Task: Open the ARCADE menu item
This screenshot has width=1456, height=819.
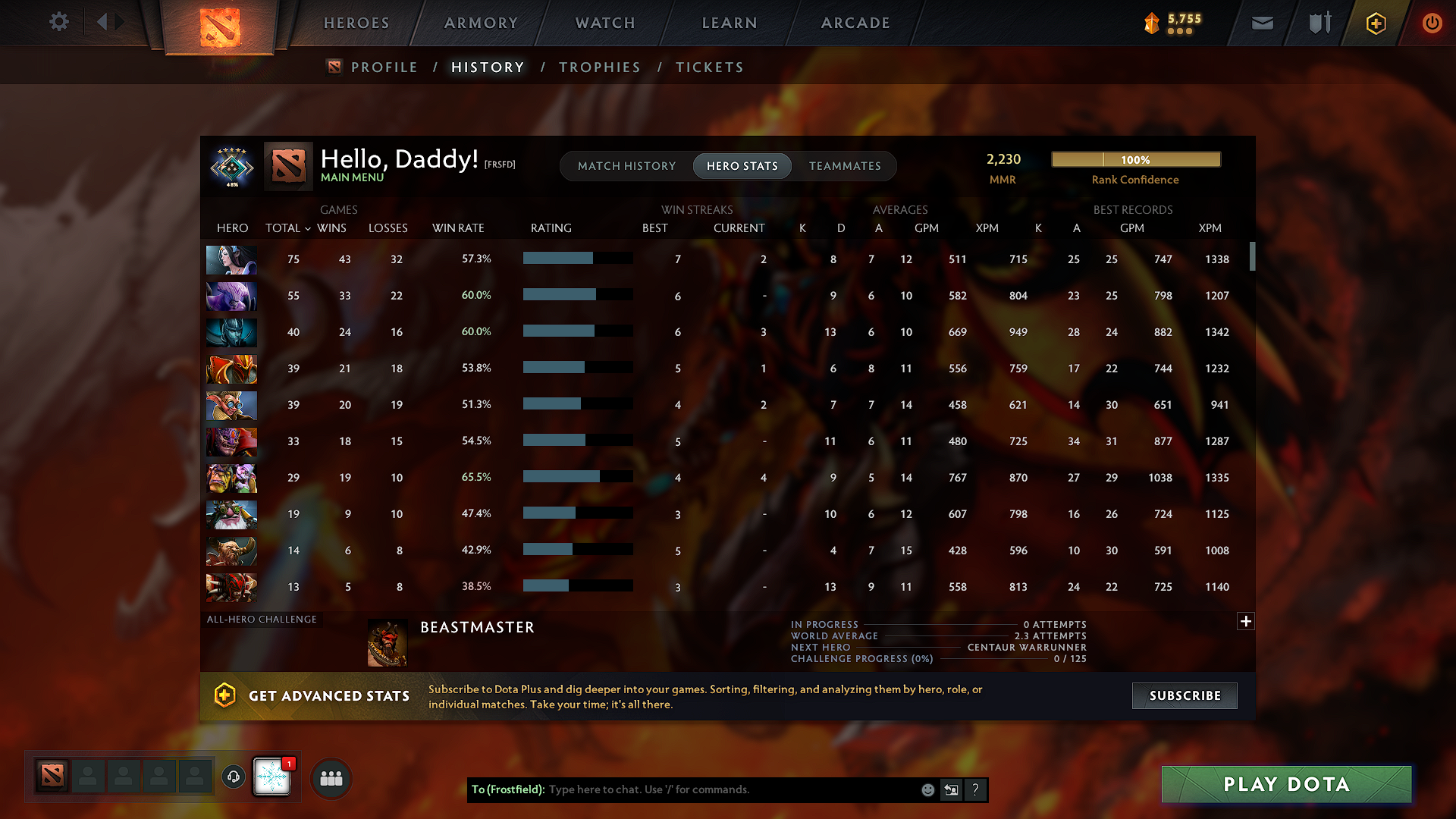Action: pyautogui.click(x=855, y=23)
